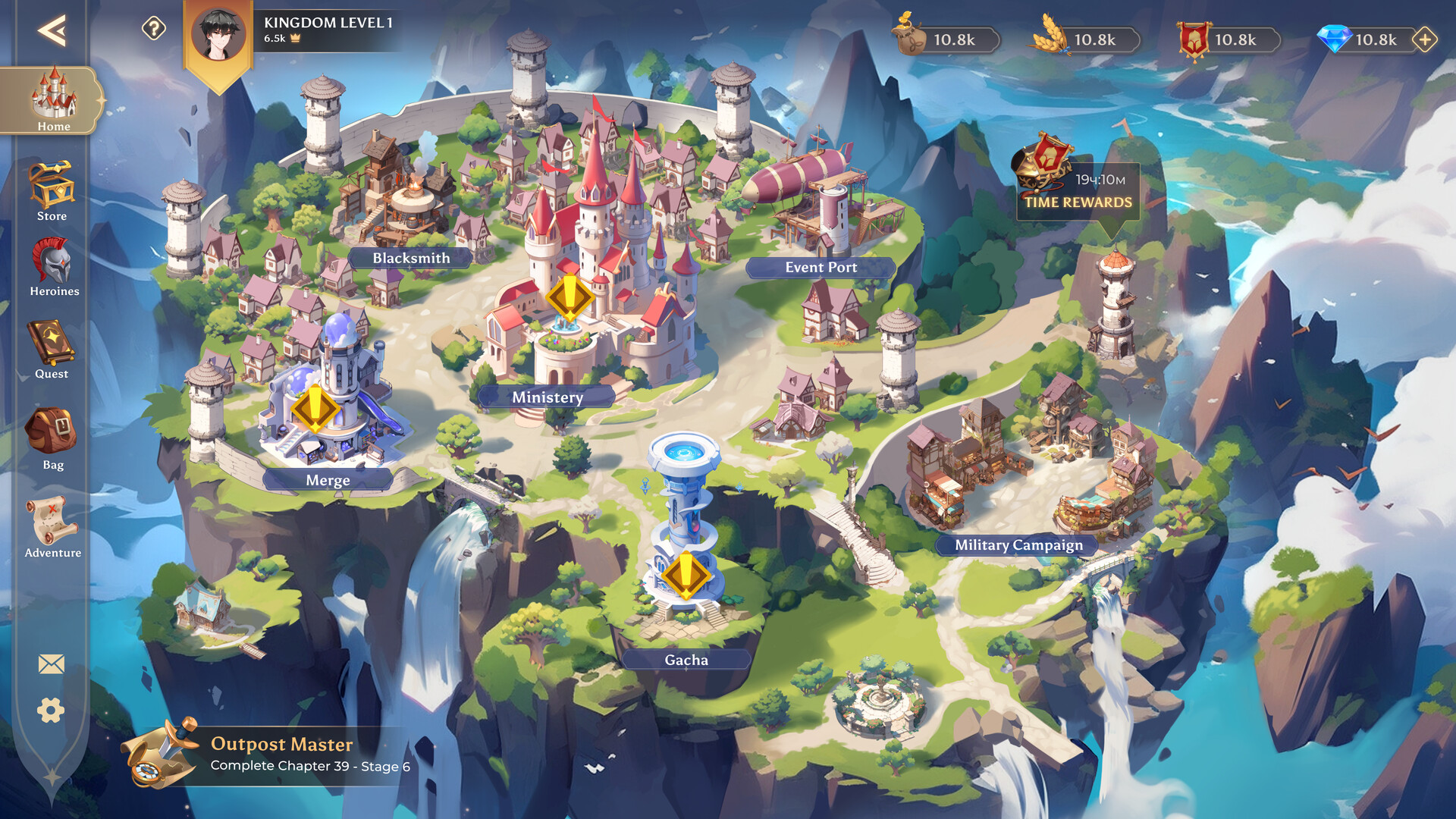This screenshot has height=819, width=1456.
Task: Open the Merge building
Action: 328,479
